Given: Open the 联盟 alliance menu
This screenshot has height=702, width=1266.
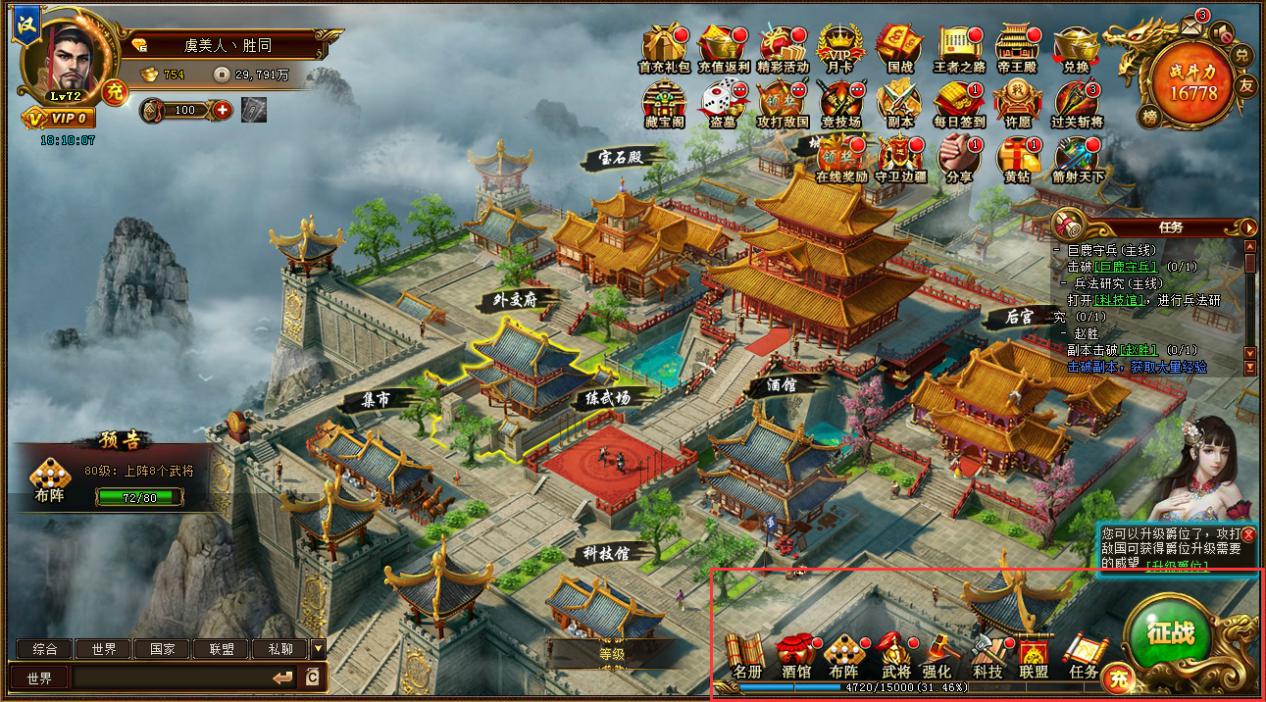Looking at the screenshot, I should tap(1033, 655).
